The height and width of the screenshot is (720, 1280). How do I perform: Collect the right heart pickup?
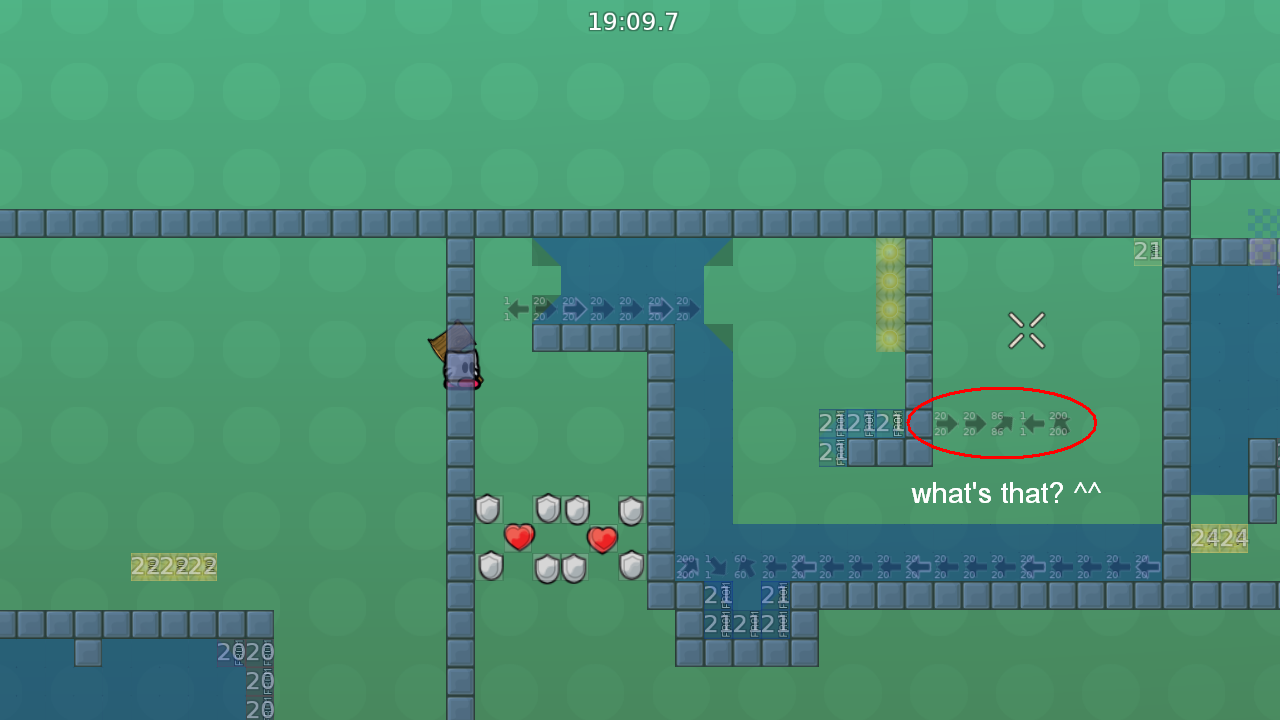(602, 540)
